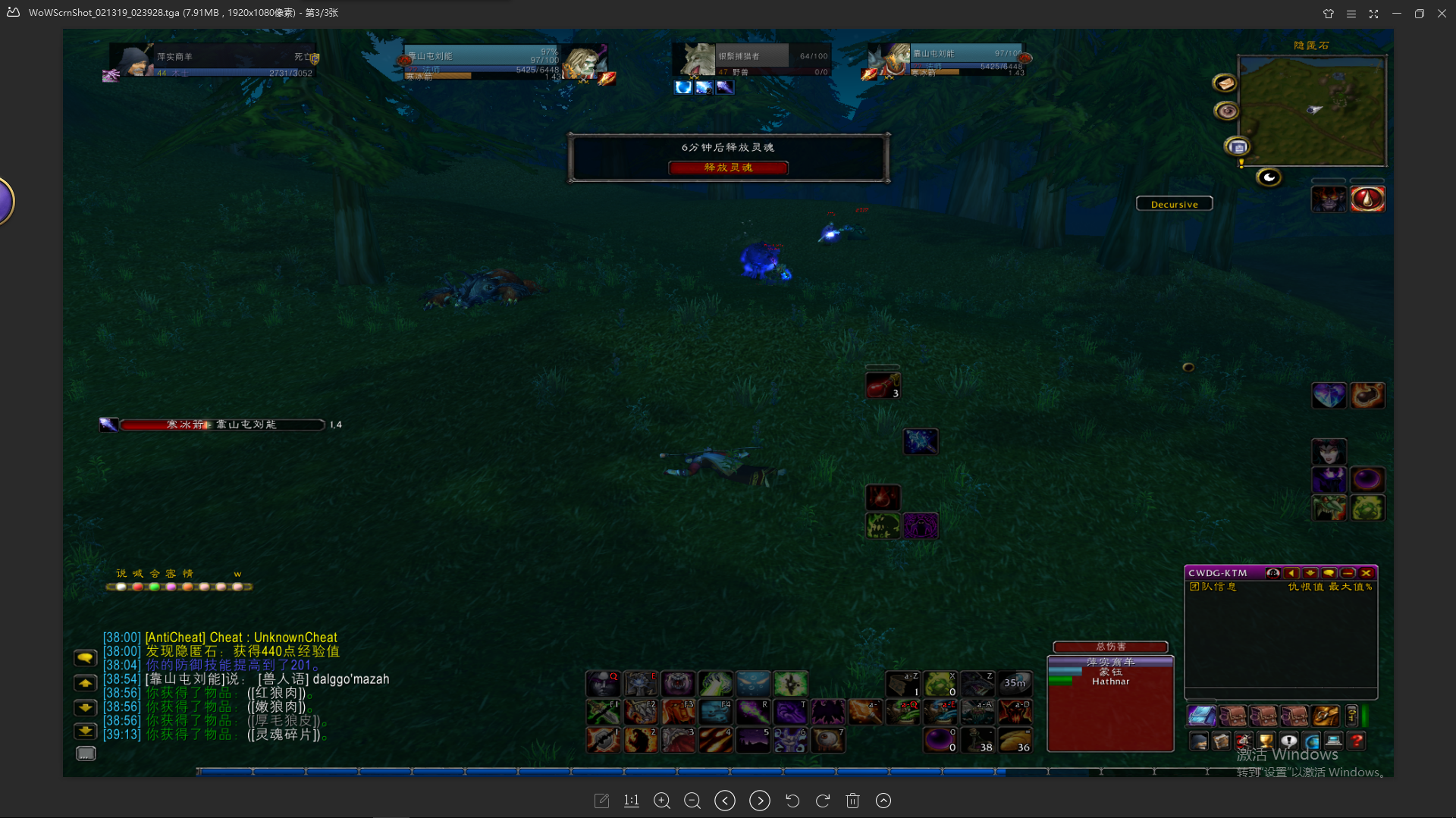The image size is (1456, 818).
Task: Use the soul shard slot showing purple orb
Action: pos(940,739)
